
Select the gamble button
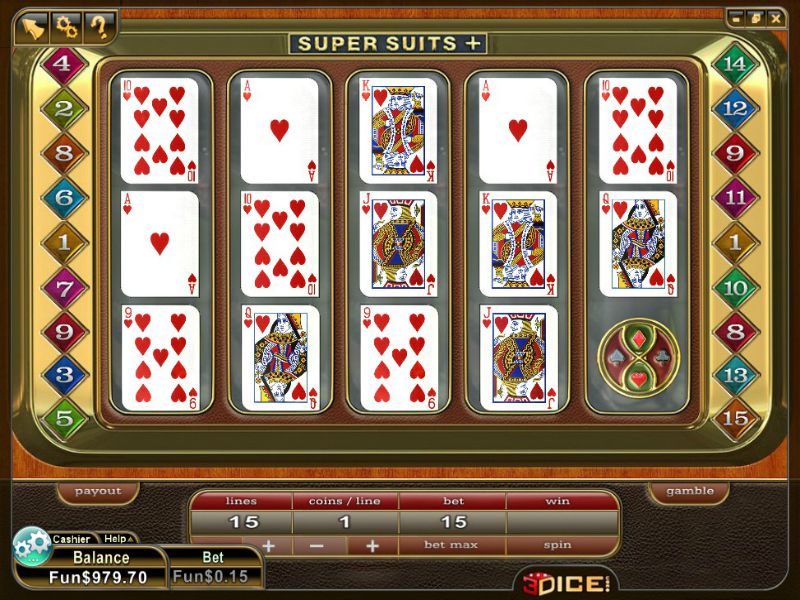point(690,491)
